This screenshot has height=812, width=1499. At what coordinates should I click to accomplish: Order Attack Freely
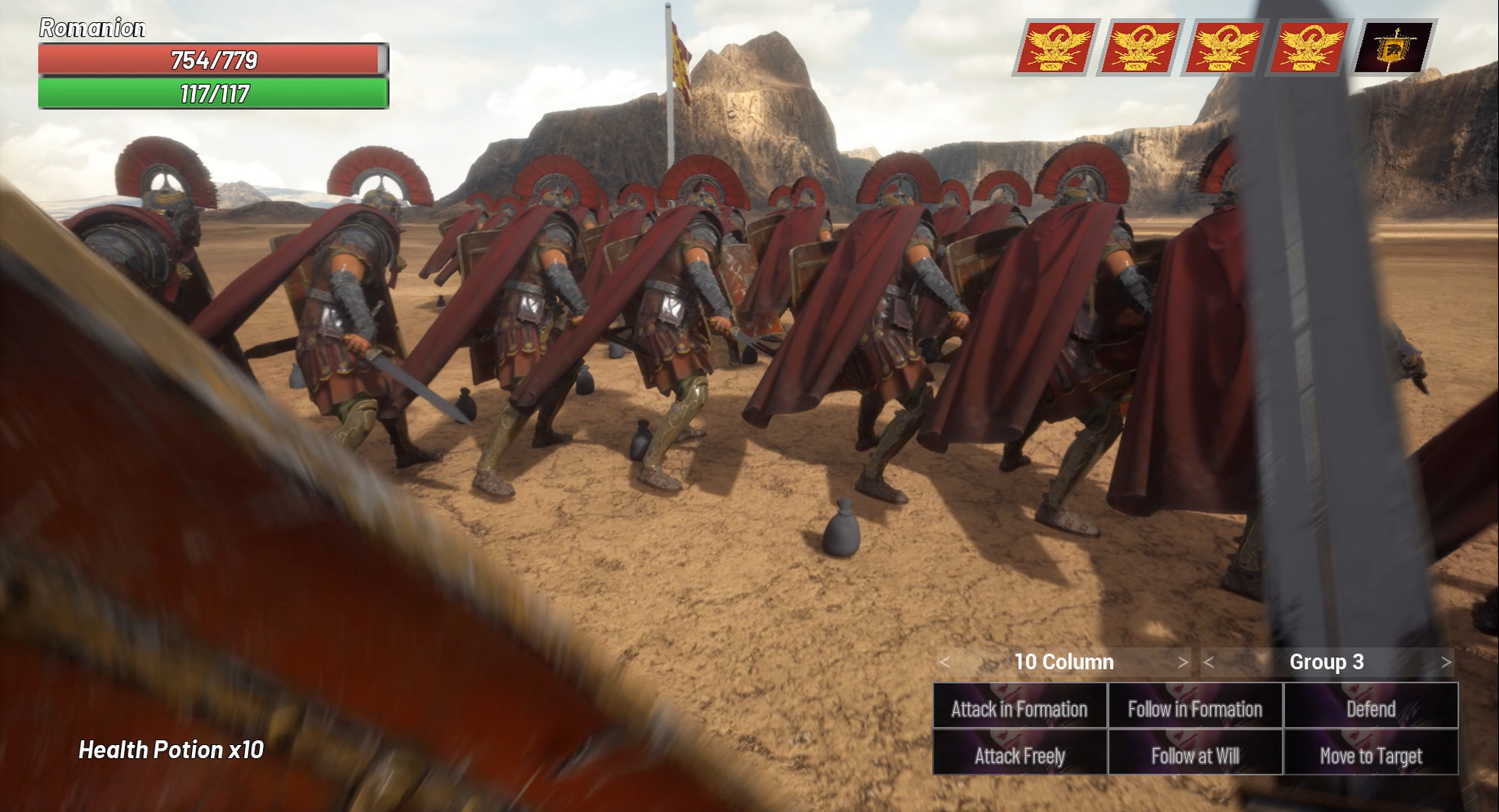(x=1018, y=756)
